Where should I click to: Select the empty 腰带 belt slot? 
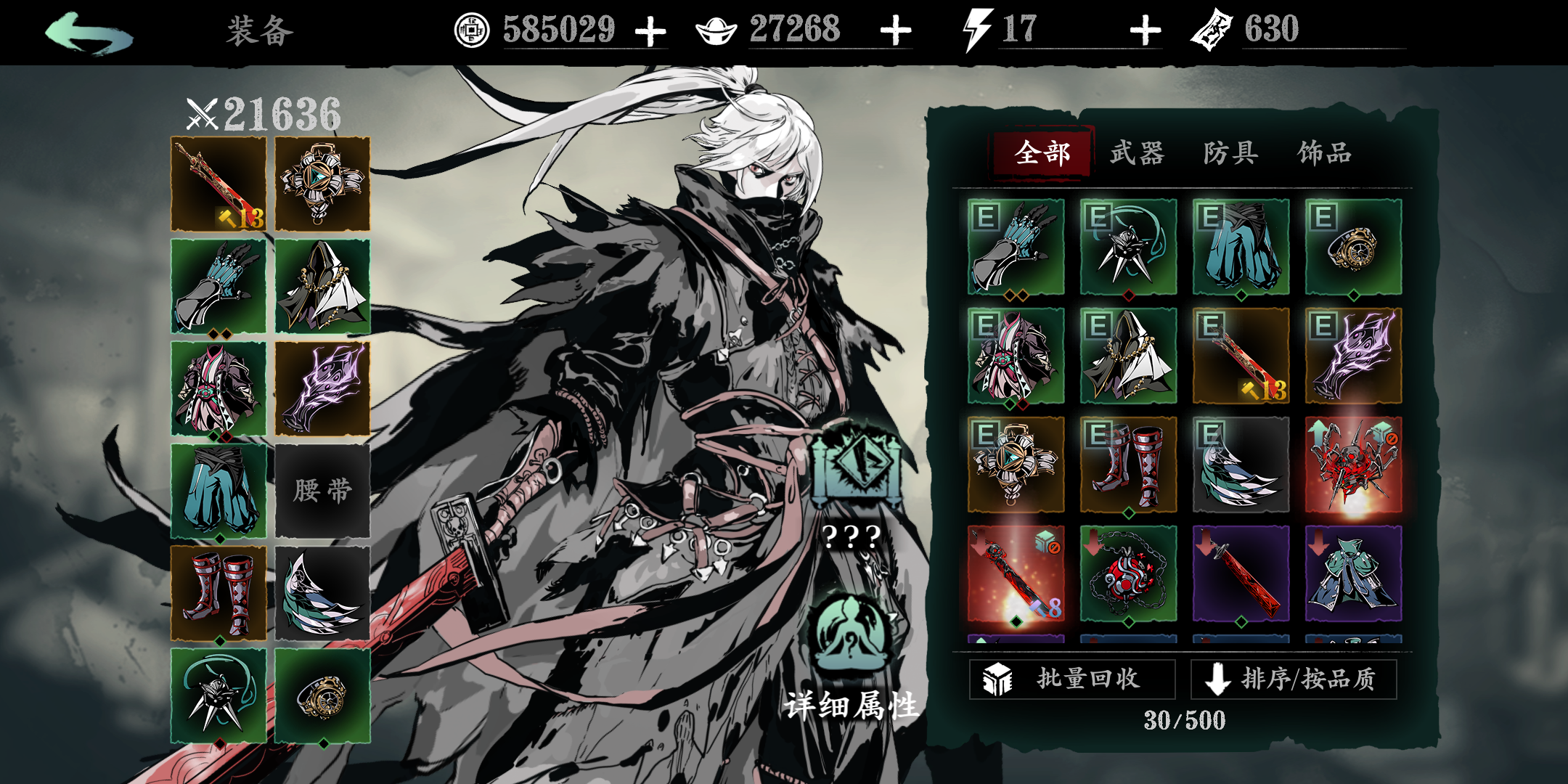(322, 491)
